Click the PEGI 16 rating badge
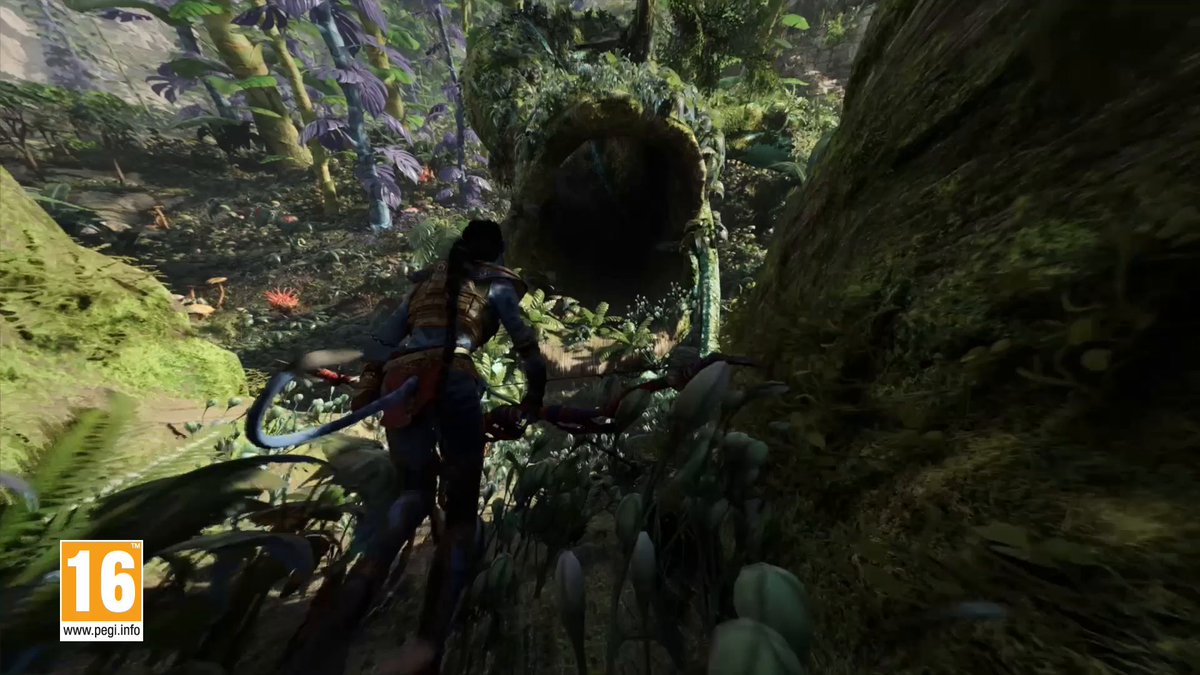The image size is (1200, 675). tap(101, 589)
